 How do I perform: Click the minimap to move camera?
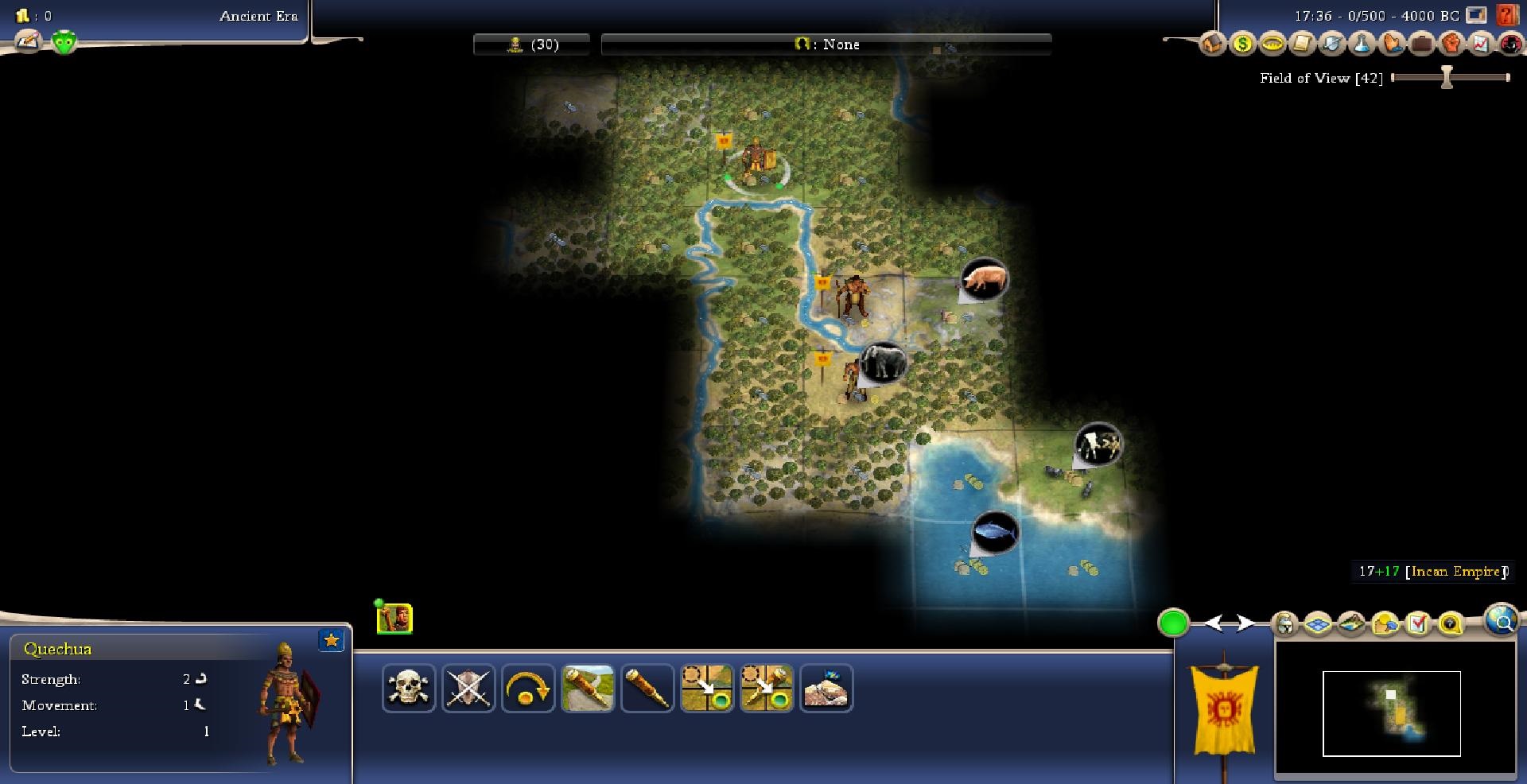1392,713
